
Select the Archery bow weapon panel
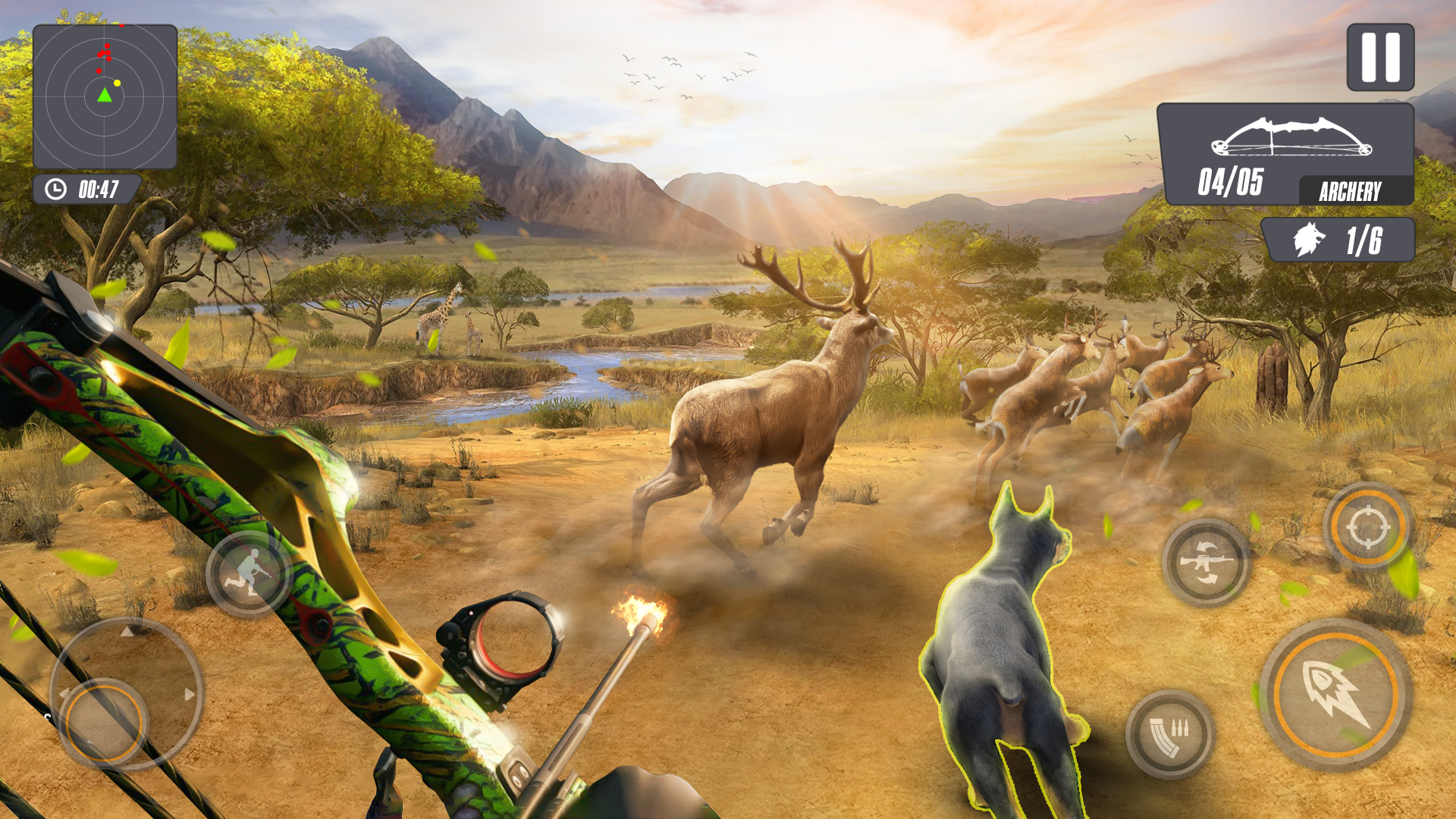tap(1285, 155)
